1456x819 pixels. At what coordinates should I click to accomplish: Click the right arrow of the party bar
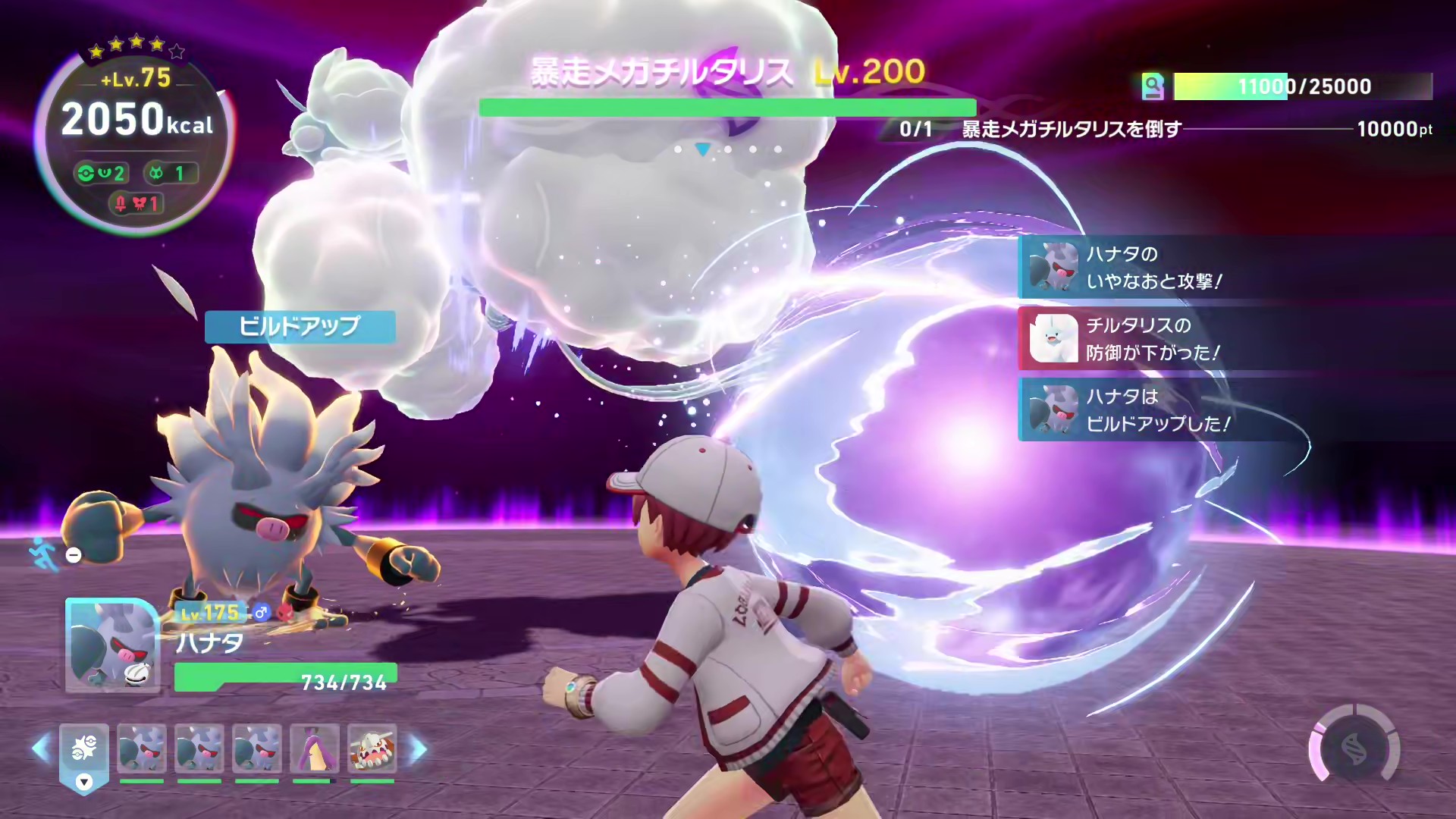(x=419, y=749)
